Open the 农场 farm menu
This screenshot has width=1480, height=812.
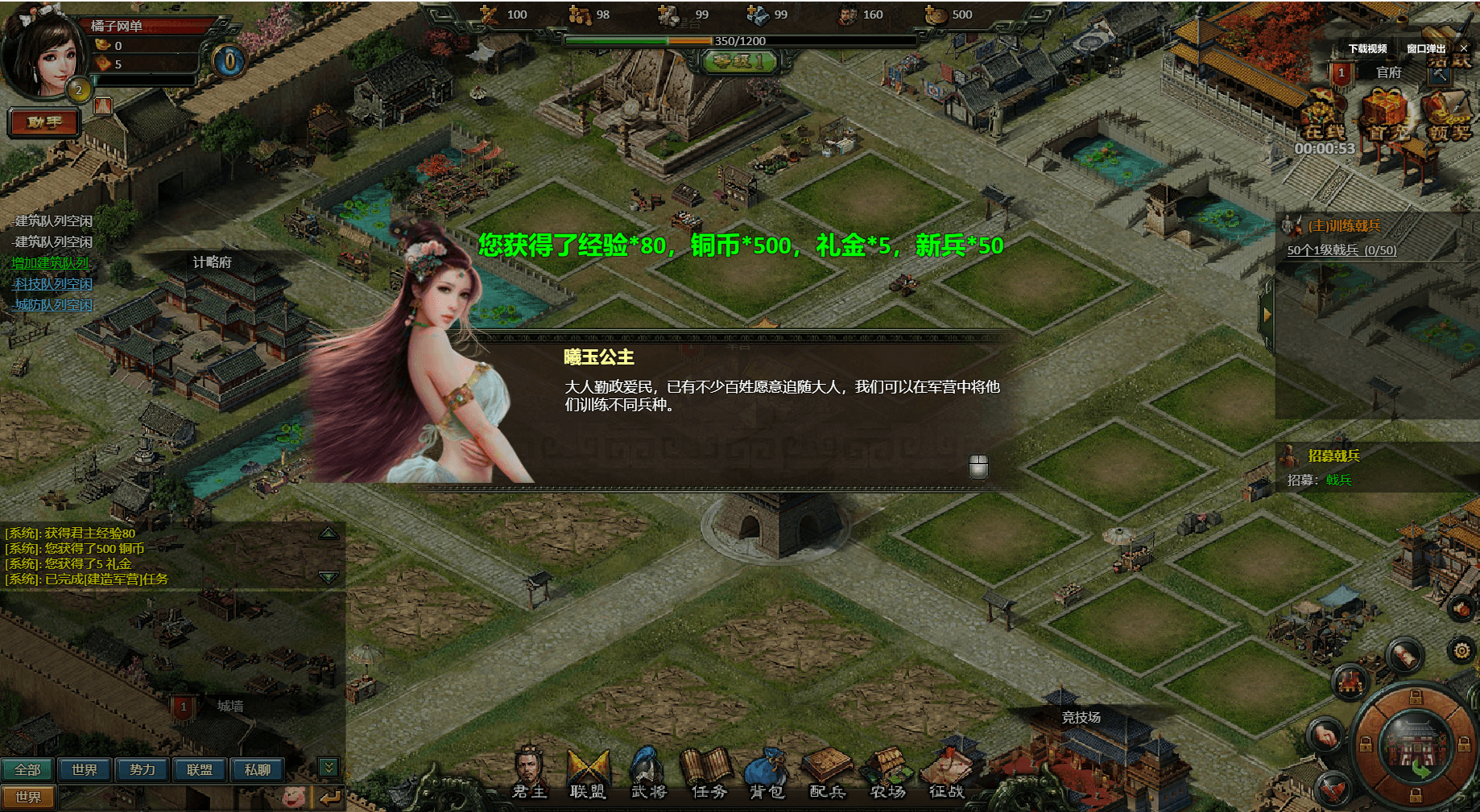click(887, 773)
